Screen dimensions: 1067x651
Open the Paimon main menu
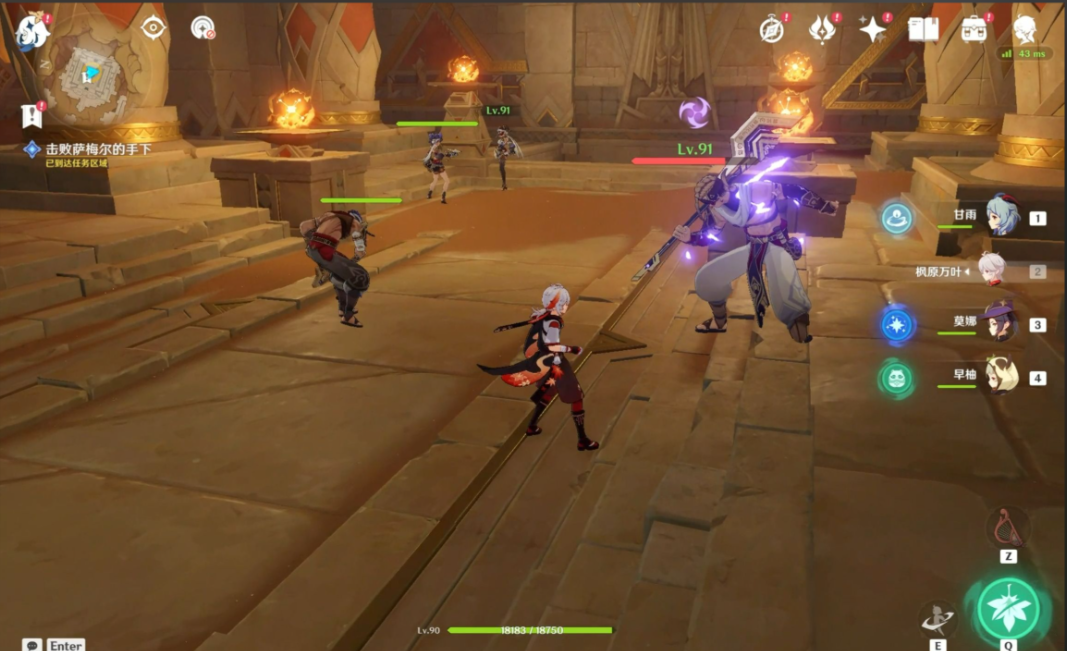30,28
